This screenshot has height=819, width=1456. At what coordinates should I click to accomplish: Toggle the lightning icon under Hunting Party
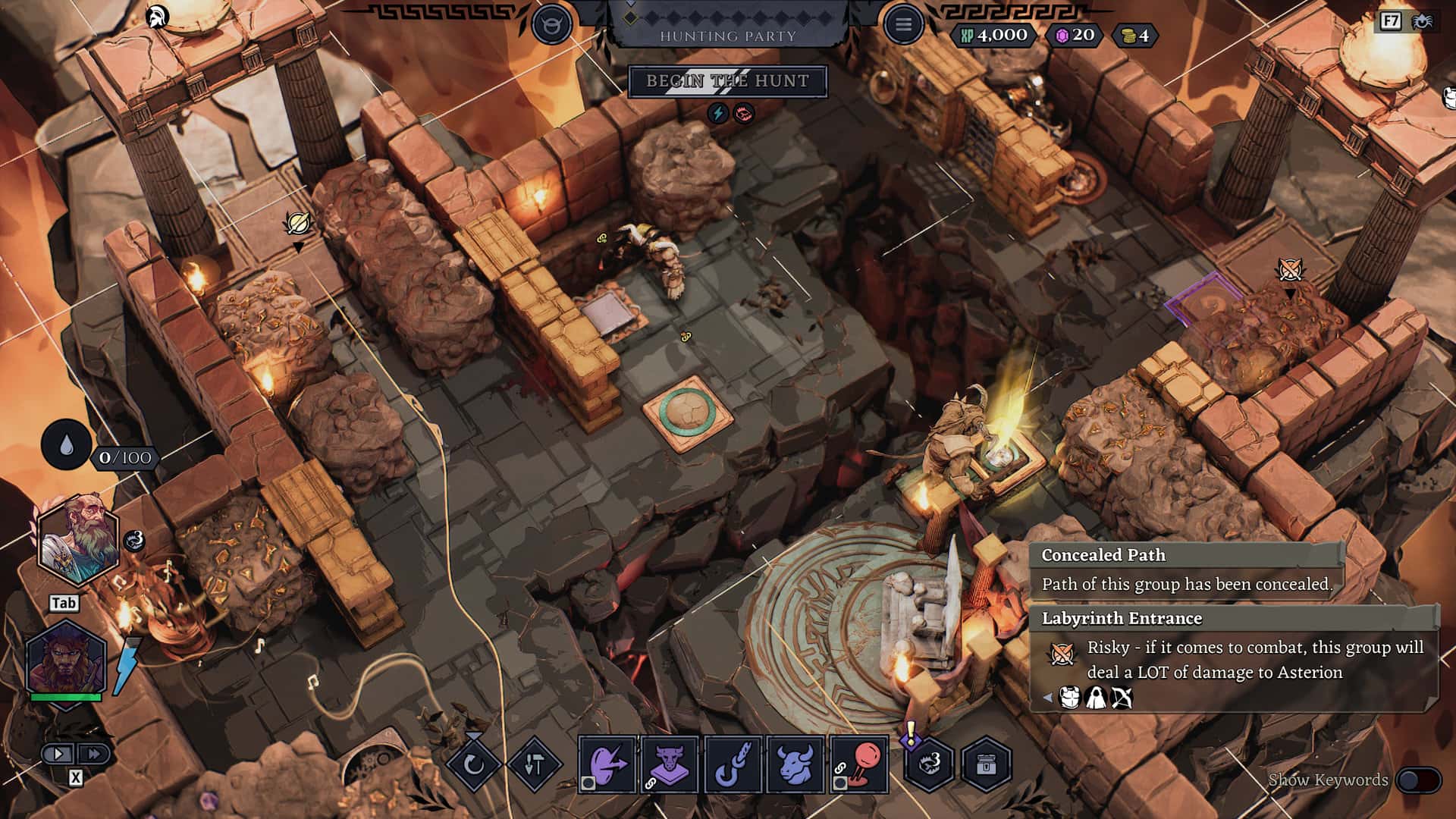tap(716, 114)
